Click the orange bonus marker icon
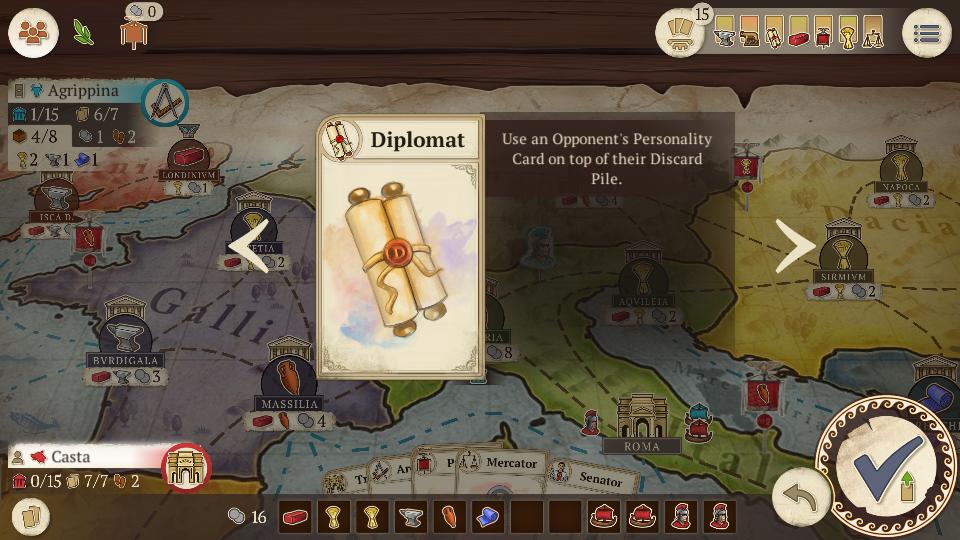 [x=132, y=33]
